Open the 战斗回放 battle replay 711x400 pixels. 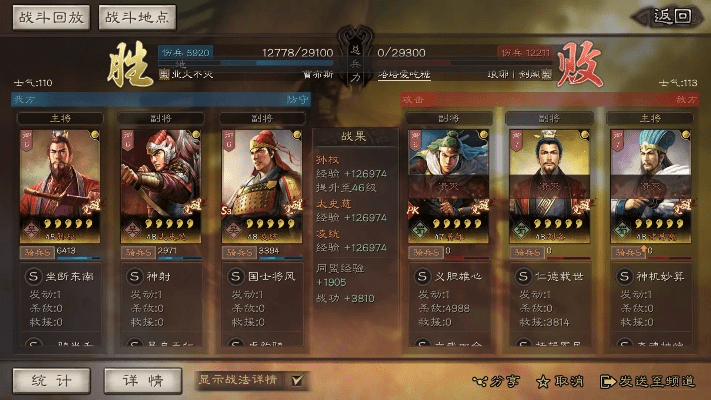click(x=51, y=17)
